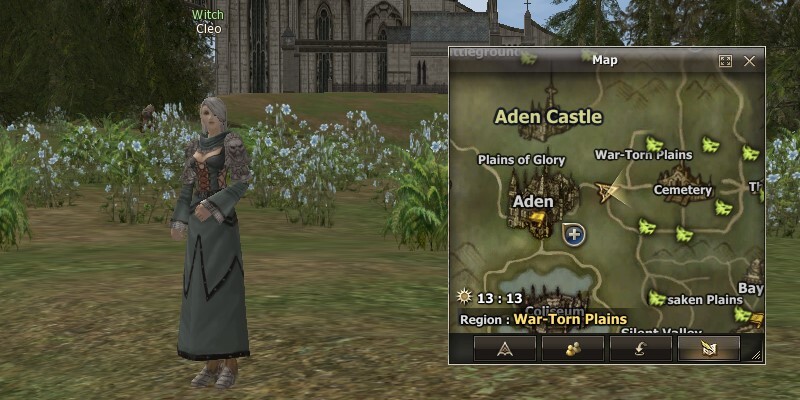This screenshot has width=800, height=400.
Task: Click the blue plus marker near Aden
Action: pos(574,234)
